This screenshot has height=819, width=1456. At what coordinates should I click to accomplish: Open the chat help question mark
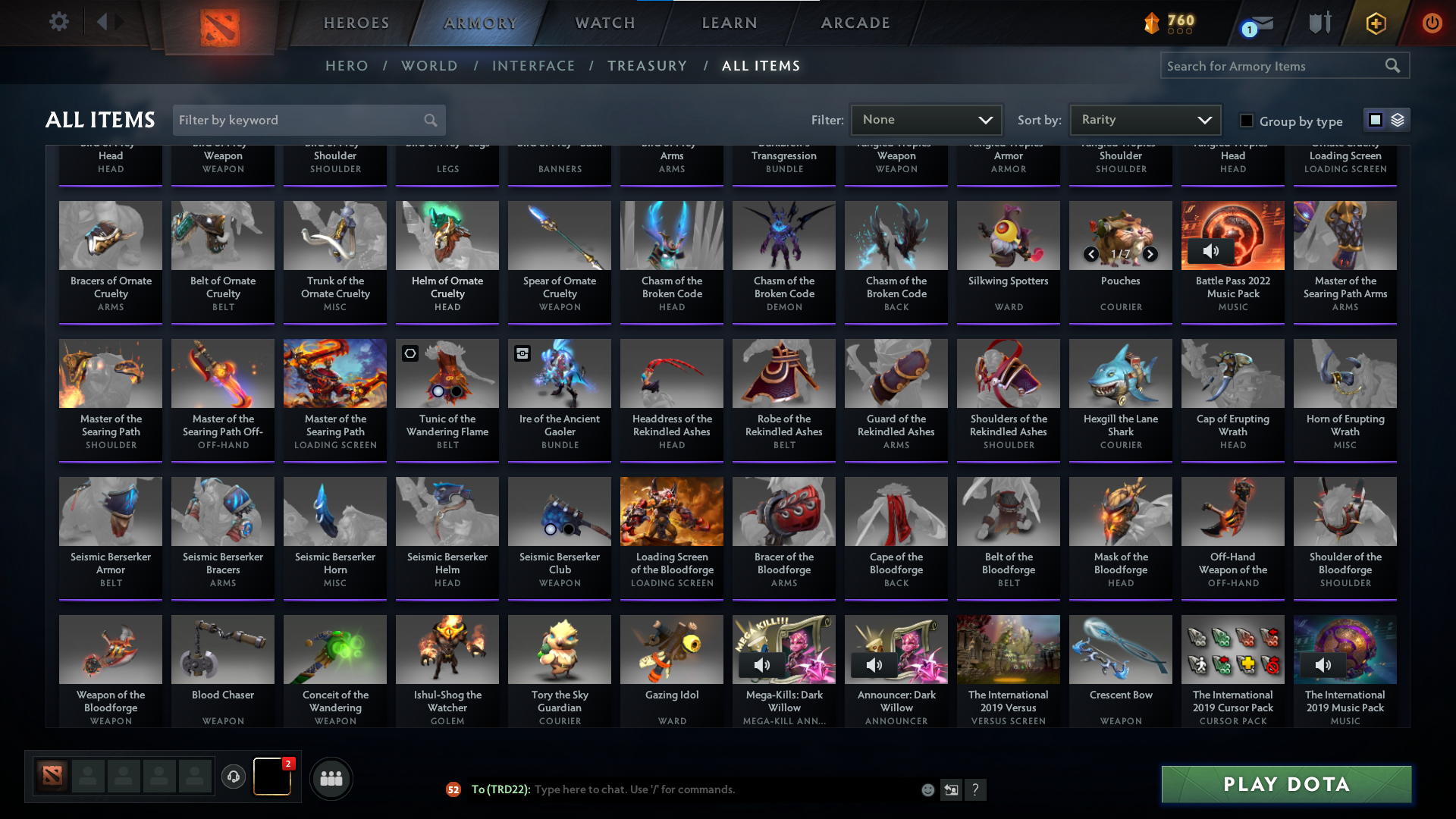click(977, 789)
